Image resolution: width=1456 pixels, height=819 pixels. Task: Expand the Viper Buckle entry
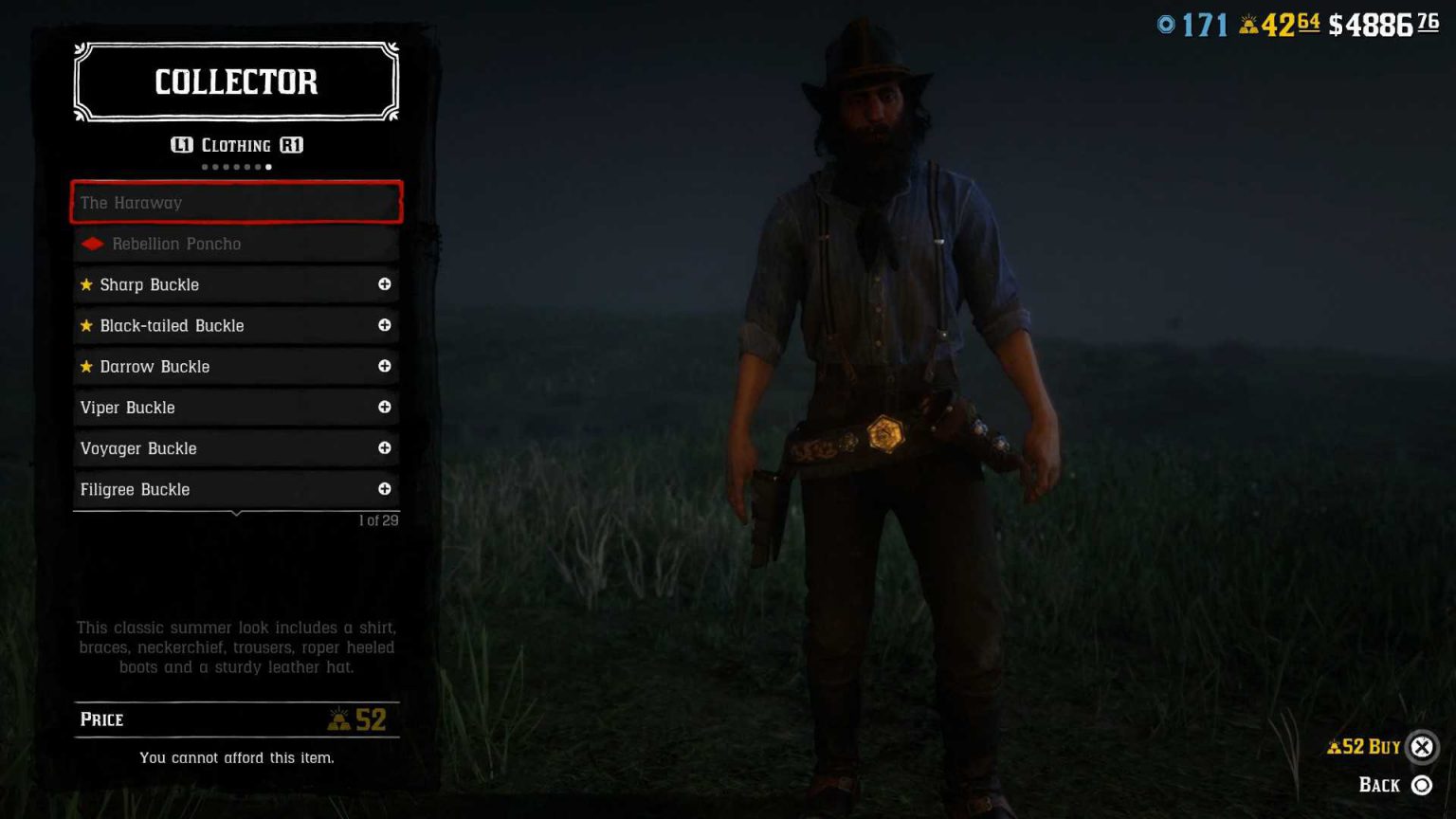[x=385, y=408]
